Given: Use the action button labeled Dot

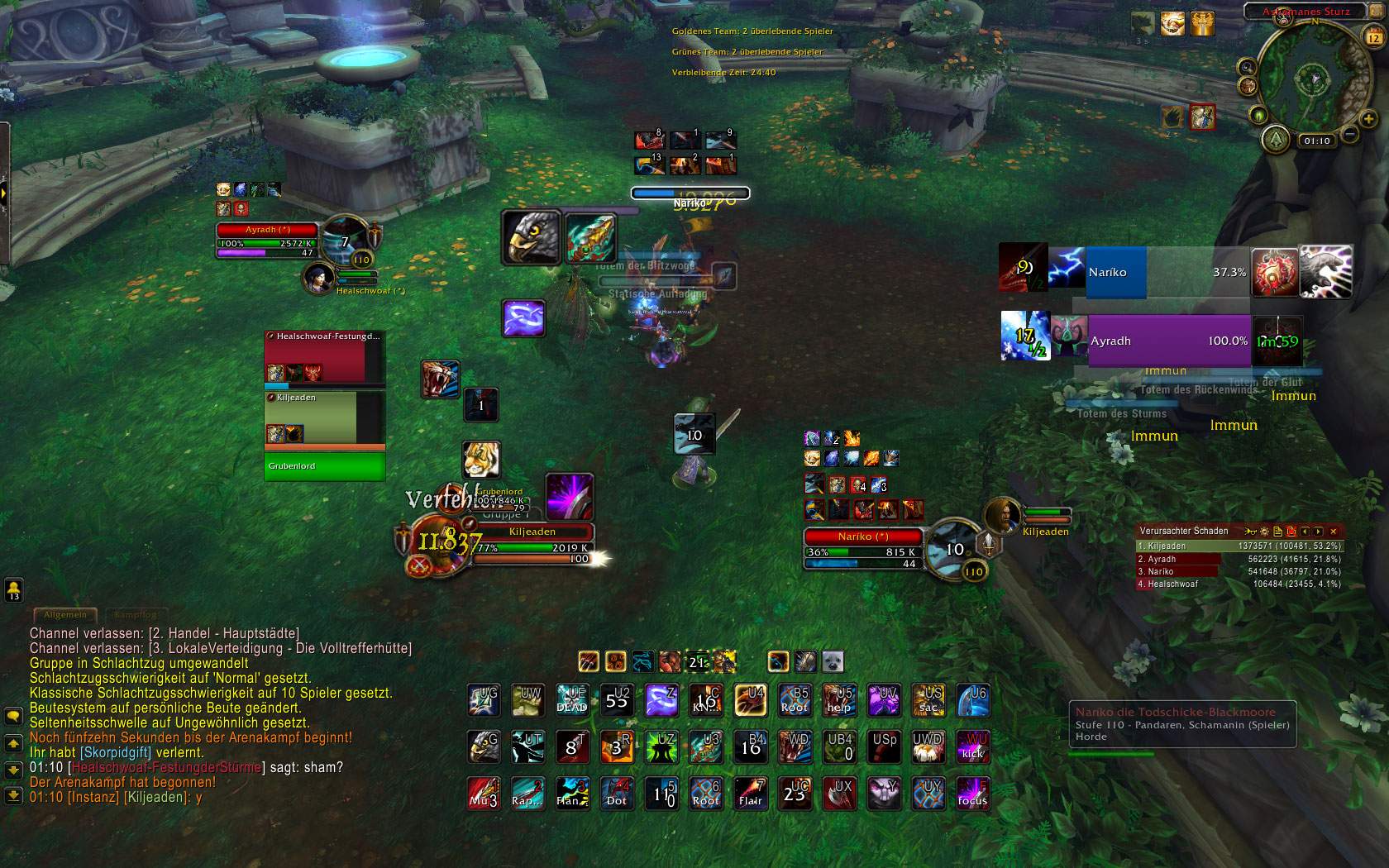Looking at the screenshot, I should (x=617, y=793).
